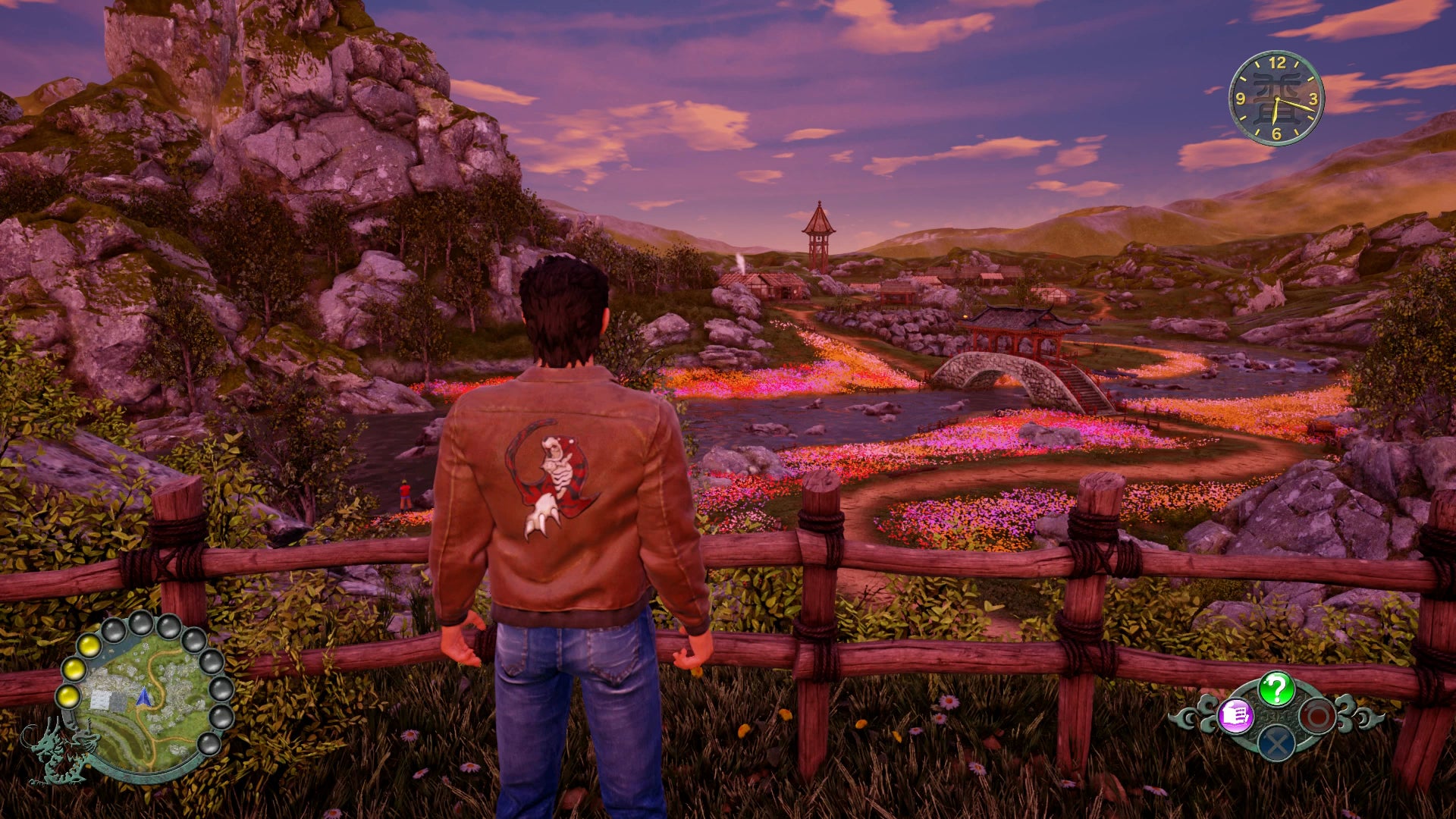Screen dimensions: 1456x819
Task: Click the kanji character inside the clock face
Action: click(1276, 91)
